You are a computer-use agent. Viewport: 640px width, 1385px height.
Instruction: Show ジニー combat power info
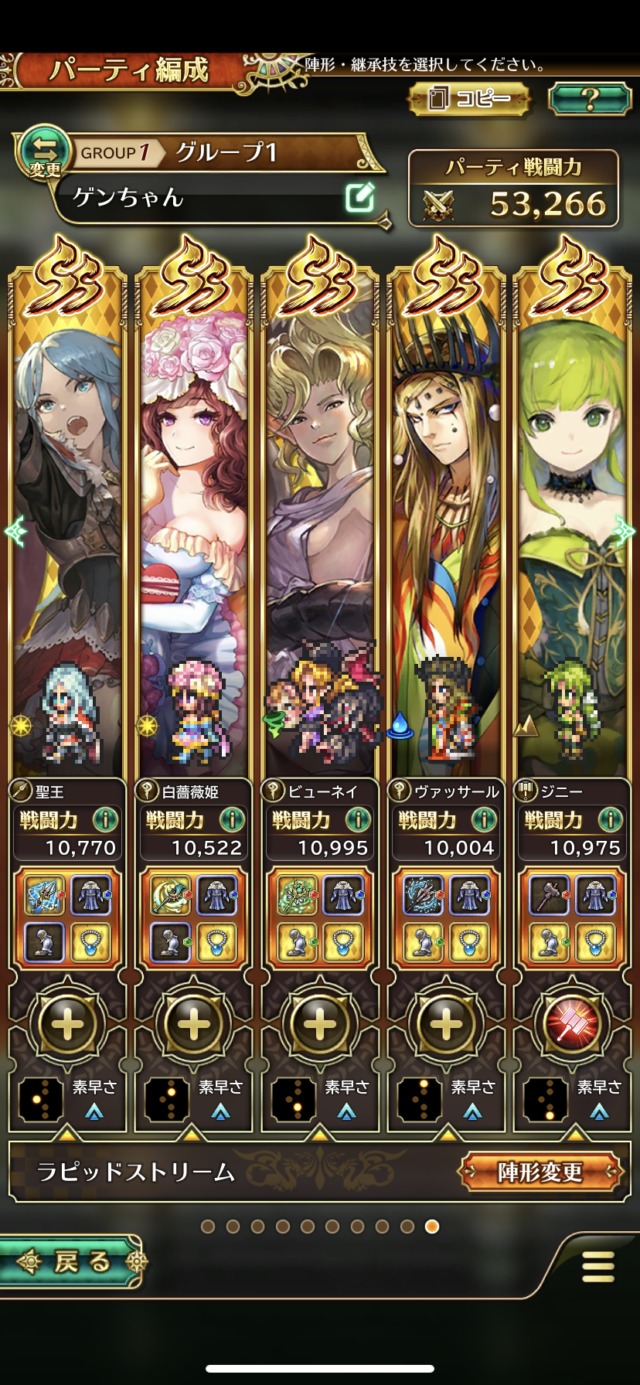click(610, 821)
